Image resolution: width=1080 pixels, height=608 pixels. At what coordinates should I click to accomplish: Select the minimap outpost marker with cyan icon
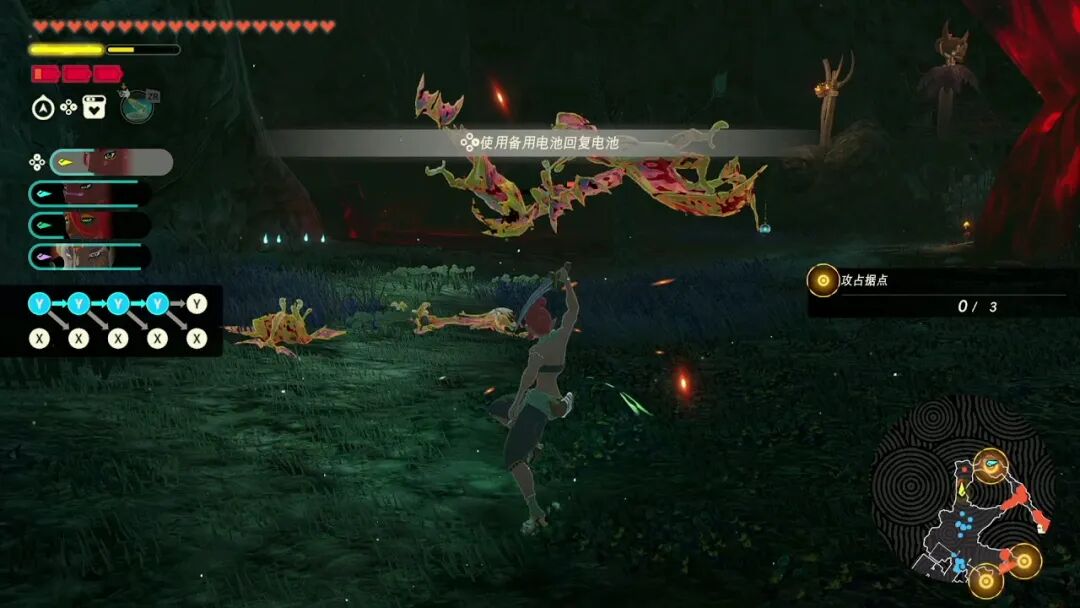tap(991, 465)
